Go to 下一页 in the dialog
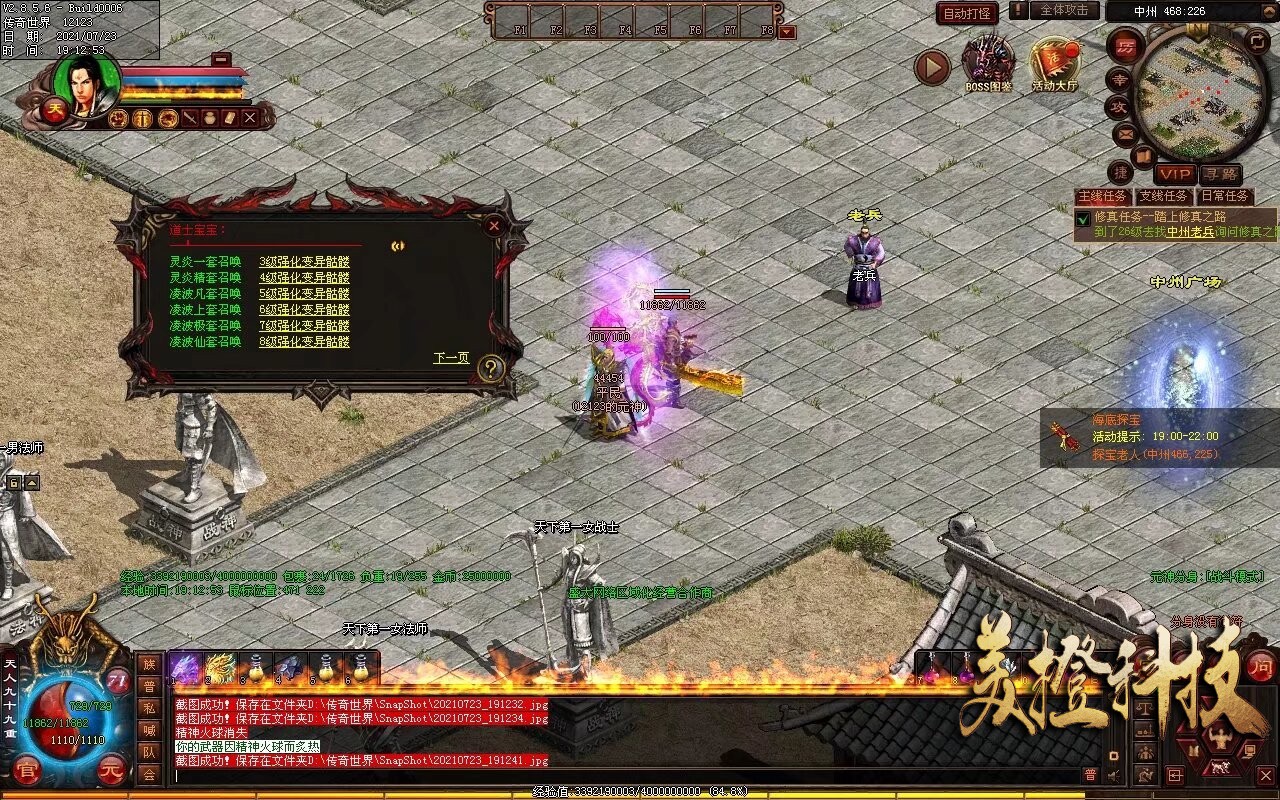The height and width of the screenshot is (800, 1280). click(451, 358)
